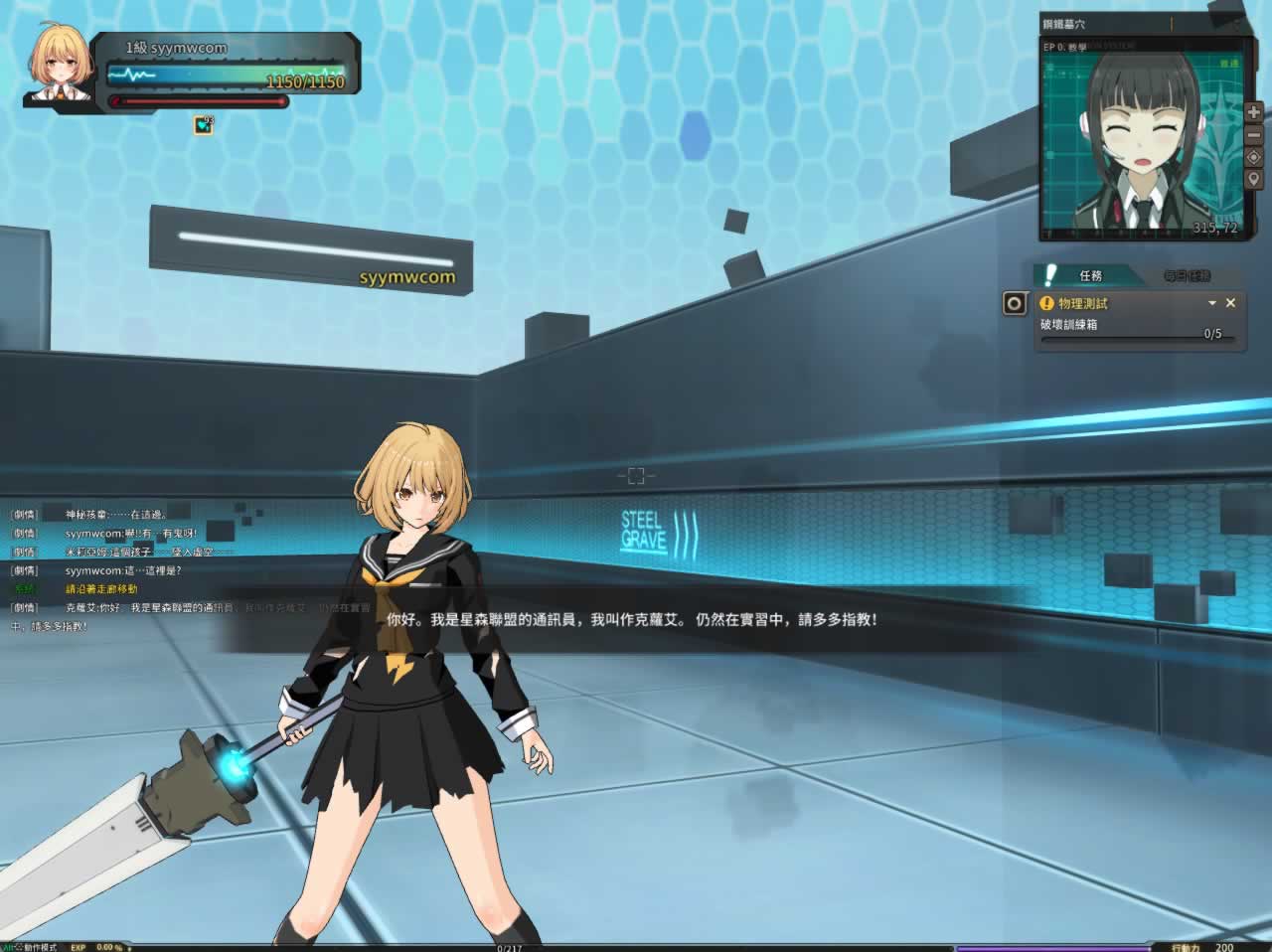The image size is (1272, 952).
Task: Click the map pin location button
Action: tap(1253, 179)
